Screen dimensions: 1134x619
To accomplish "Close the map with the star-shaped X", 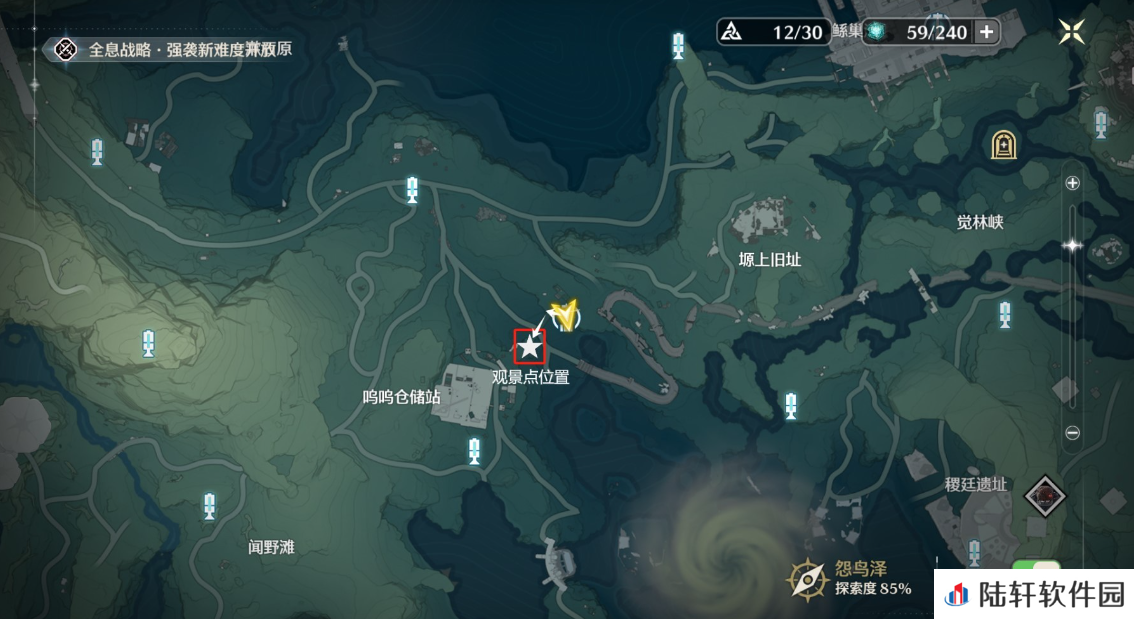I will click(1072, 32).
